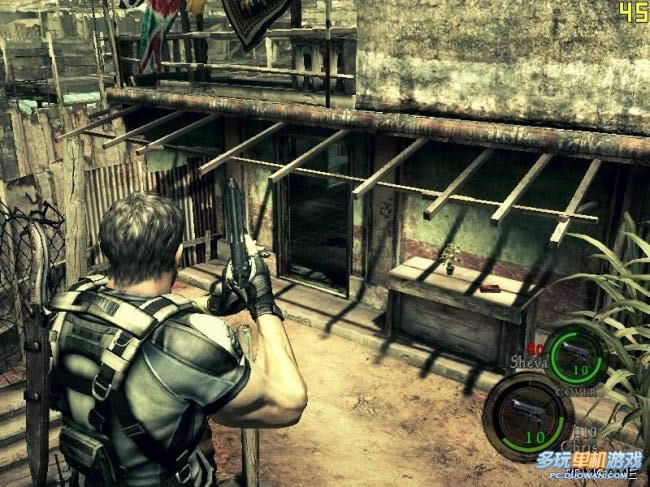Select Chris's handgun weapon icon
Image resolution: width=650 pixels, height=487 pixels.
526,408
